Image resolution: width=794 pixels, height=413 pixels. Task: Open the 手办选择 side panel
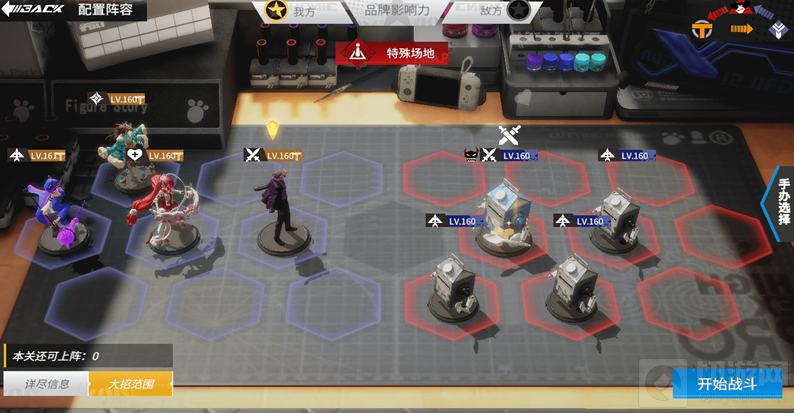point(781,205)
